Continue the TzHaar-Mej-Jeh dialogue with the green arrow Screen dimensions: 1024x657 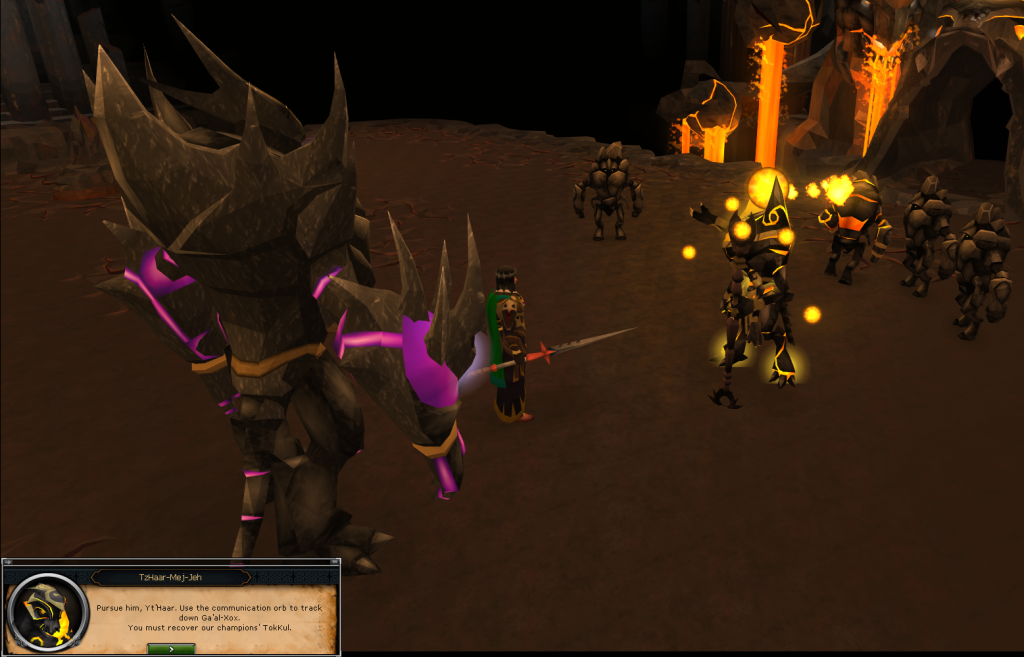click(170, 648)
